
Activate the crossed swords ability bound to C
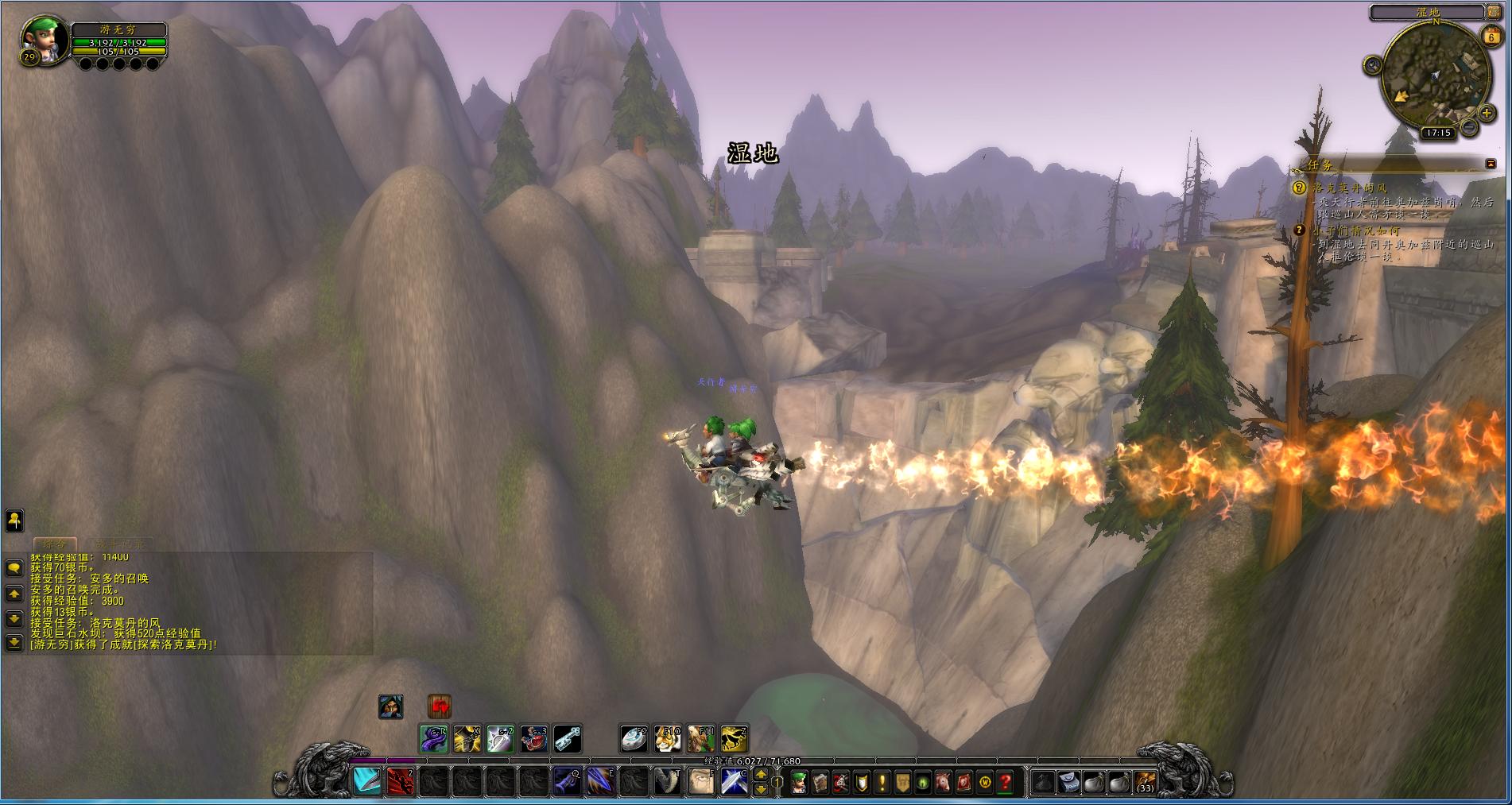coord(733,782)
